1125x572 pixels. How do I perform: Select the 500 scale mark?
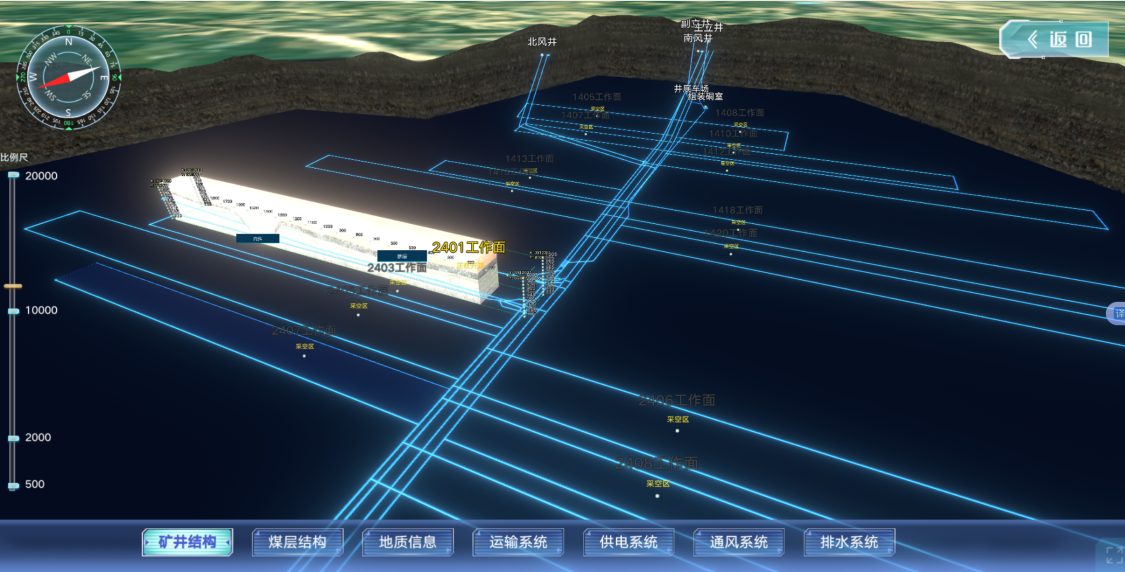point(13,485)
